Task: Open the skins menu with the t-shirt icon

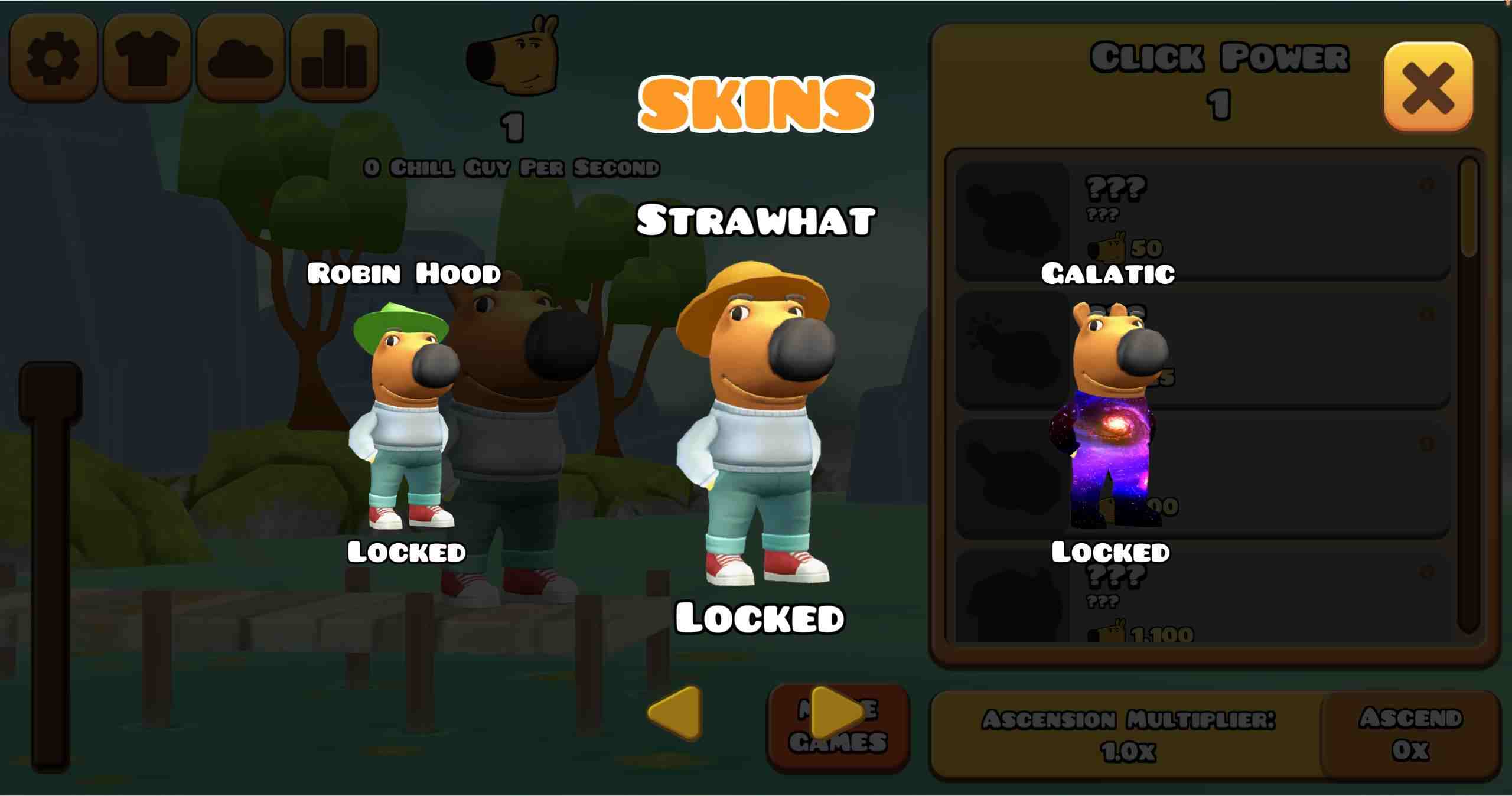Action: [146, 57]
